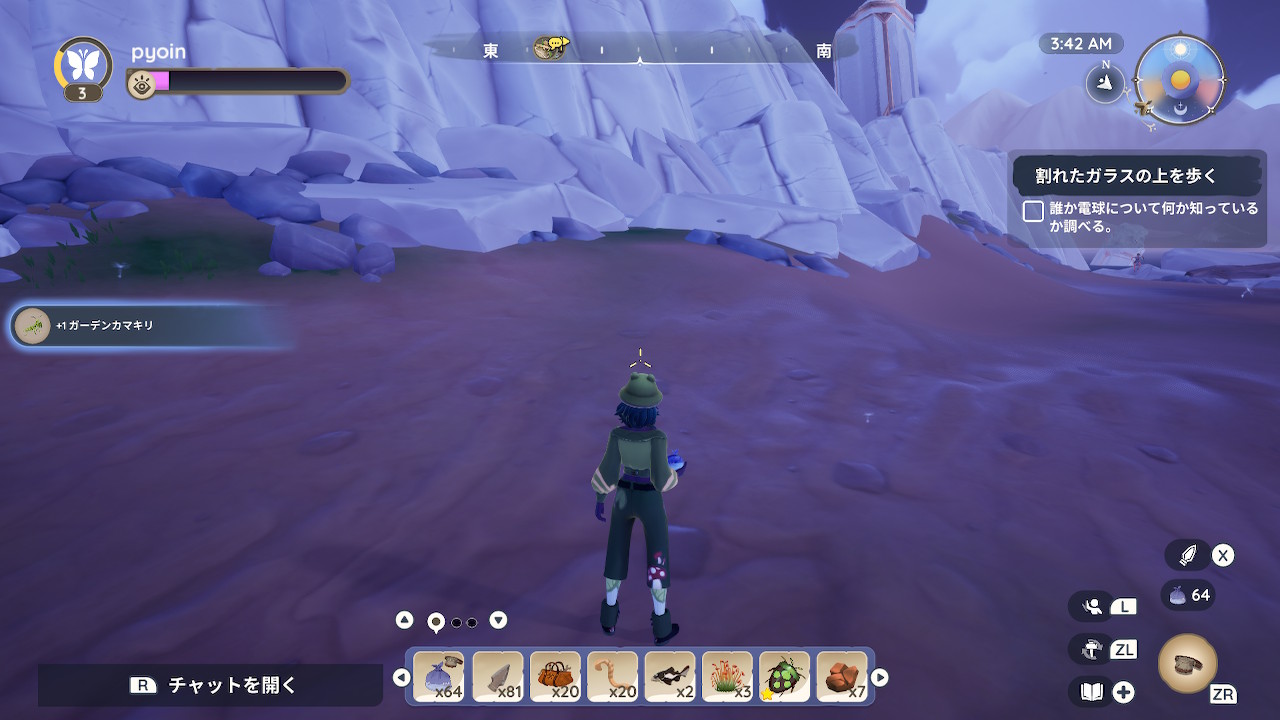Select the red-tipped grass plant slot

click(727, 677)
